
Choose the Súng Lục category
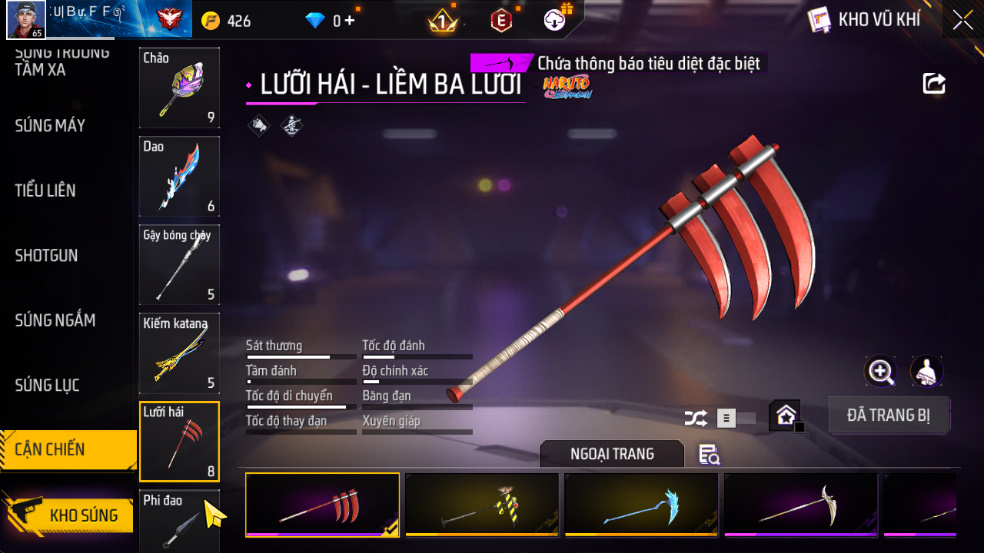(47, 385)
